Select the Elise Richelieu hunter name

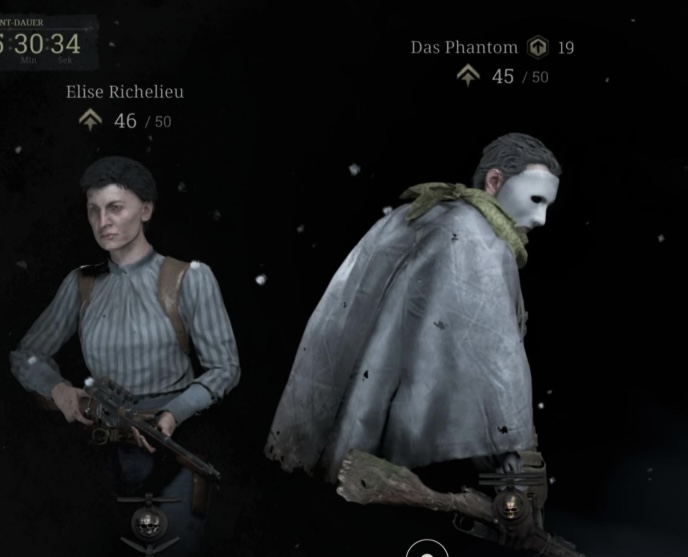click(x=125, y=92)
